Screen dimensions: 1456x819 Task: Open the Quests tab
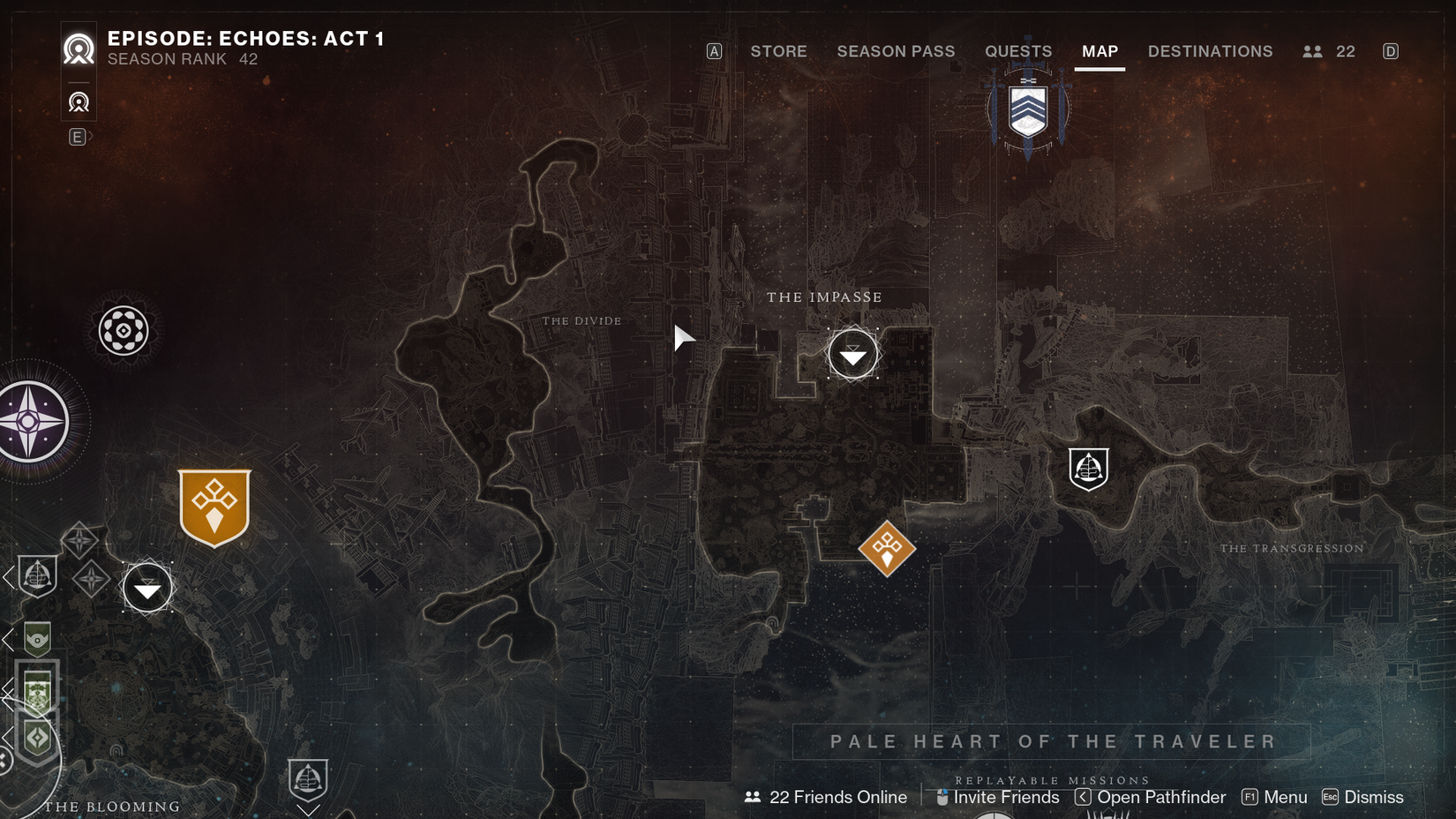tap(1018, 51)
